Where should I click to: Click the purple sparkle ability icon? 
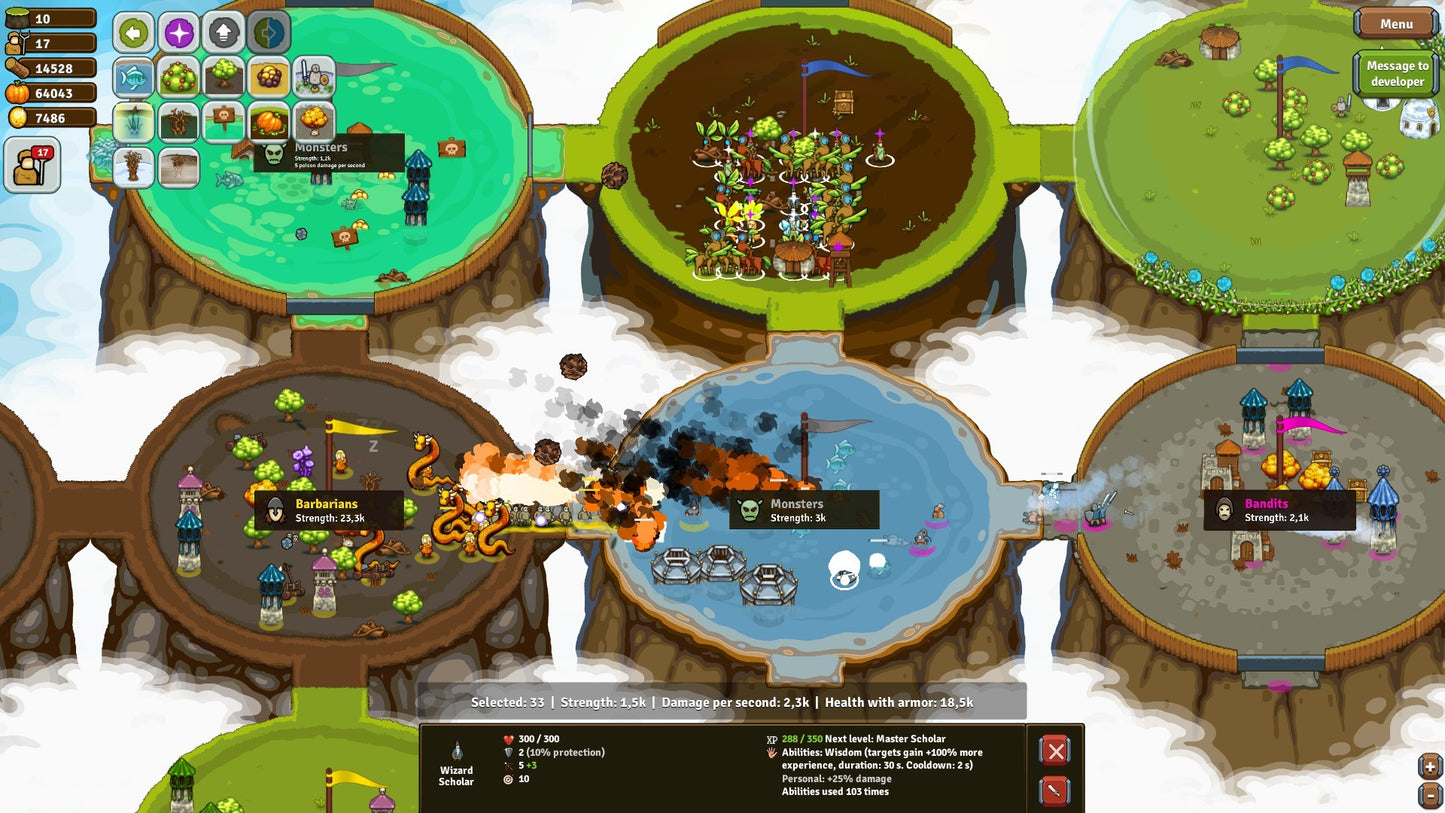tap(178, 32)
